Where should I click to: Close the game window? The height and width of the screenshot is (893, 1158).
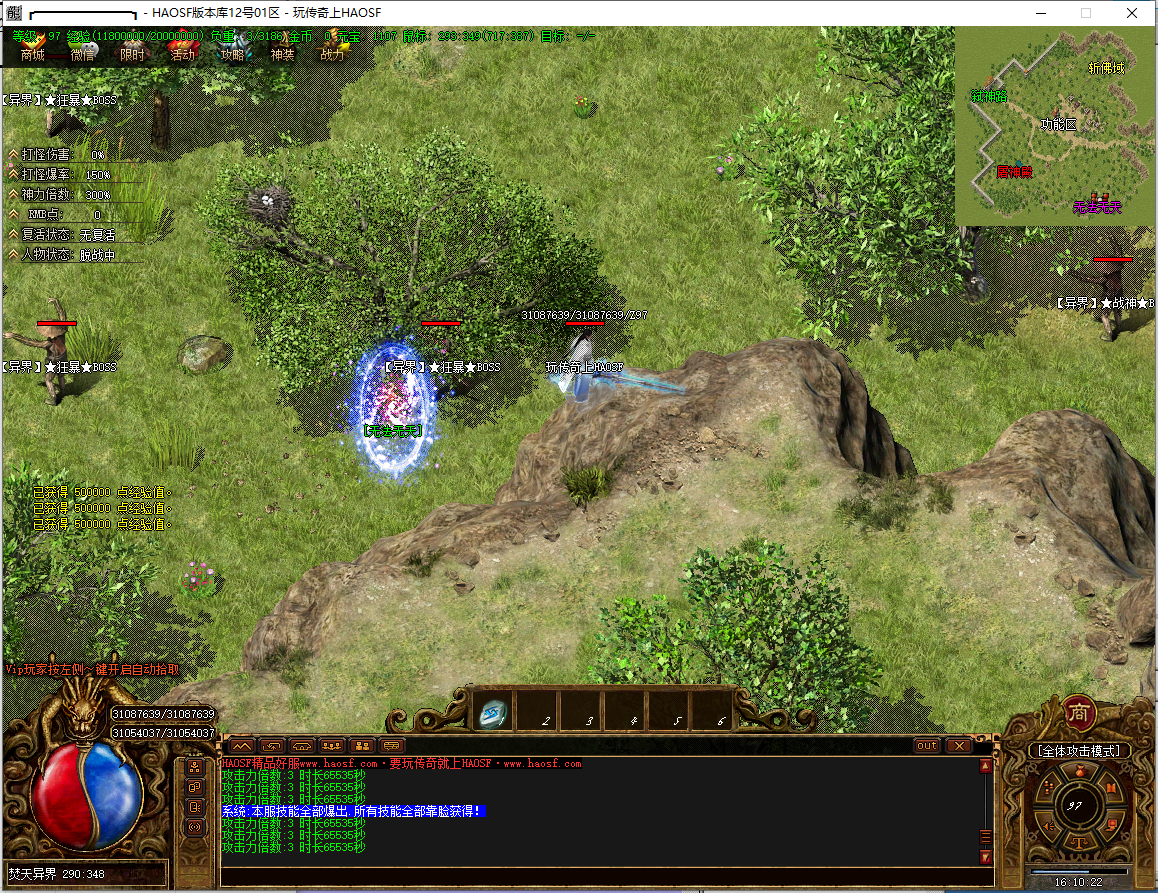coord(1130,13)
